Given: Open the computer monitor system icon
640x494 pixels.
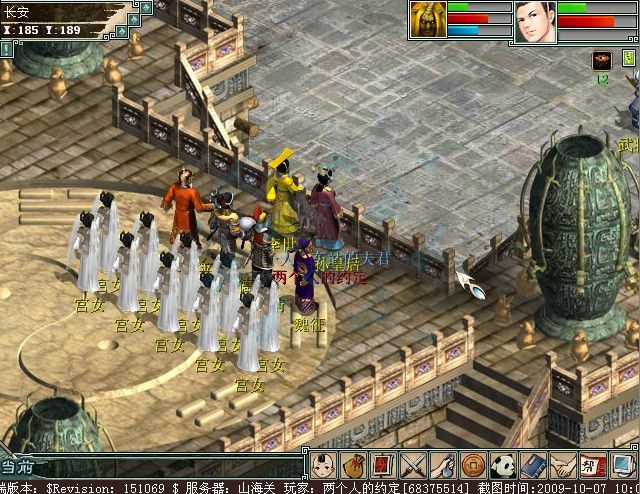Looking at the screenshot, I should point(622,464).
